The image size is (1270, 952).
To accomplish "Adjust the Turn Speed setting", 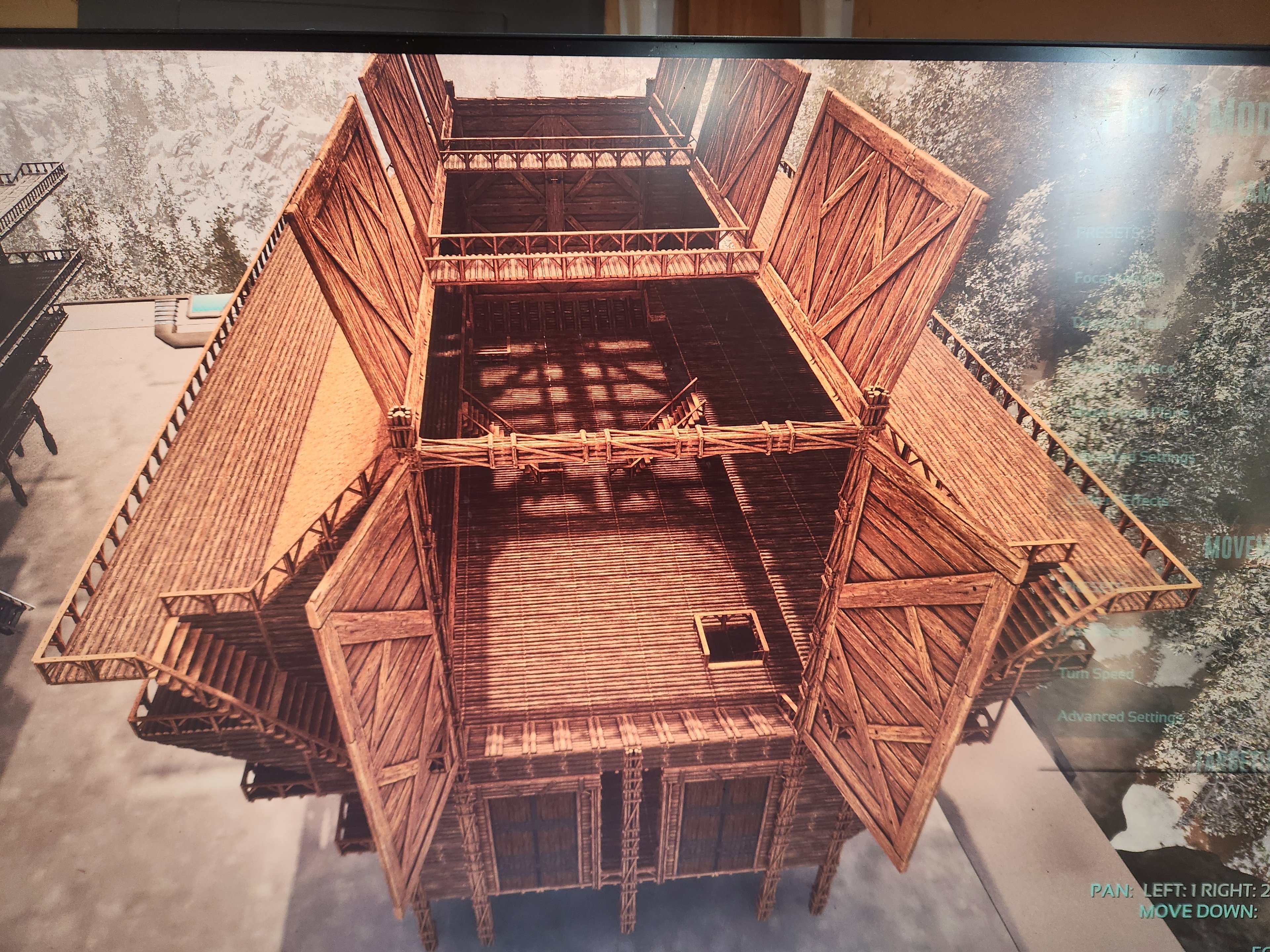I will coord(1097,674).
